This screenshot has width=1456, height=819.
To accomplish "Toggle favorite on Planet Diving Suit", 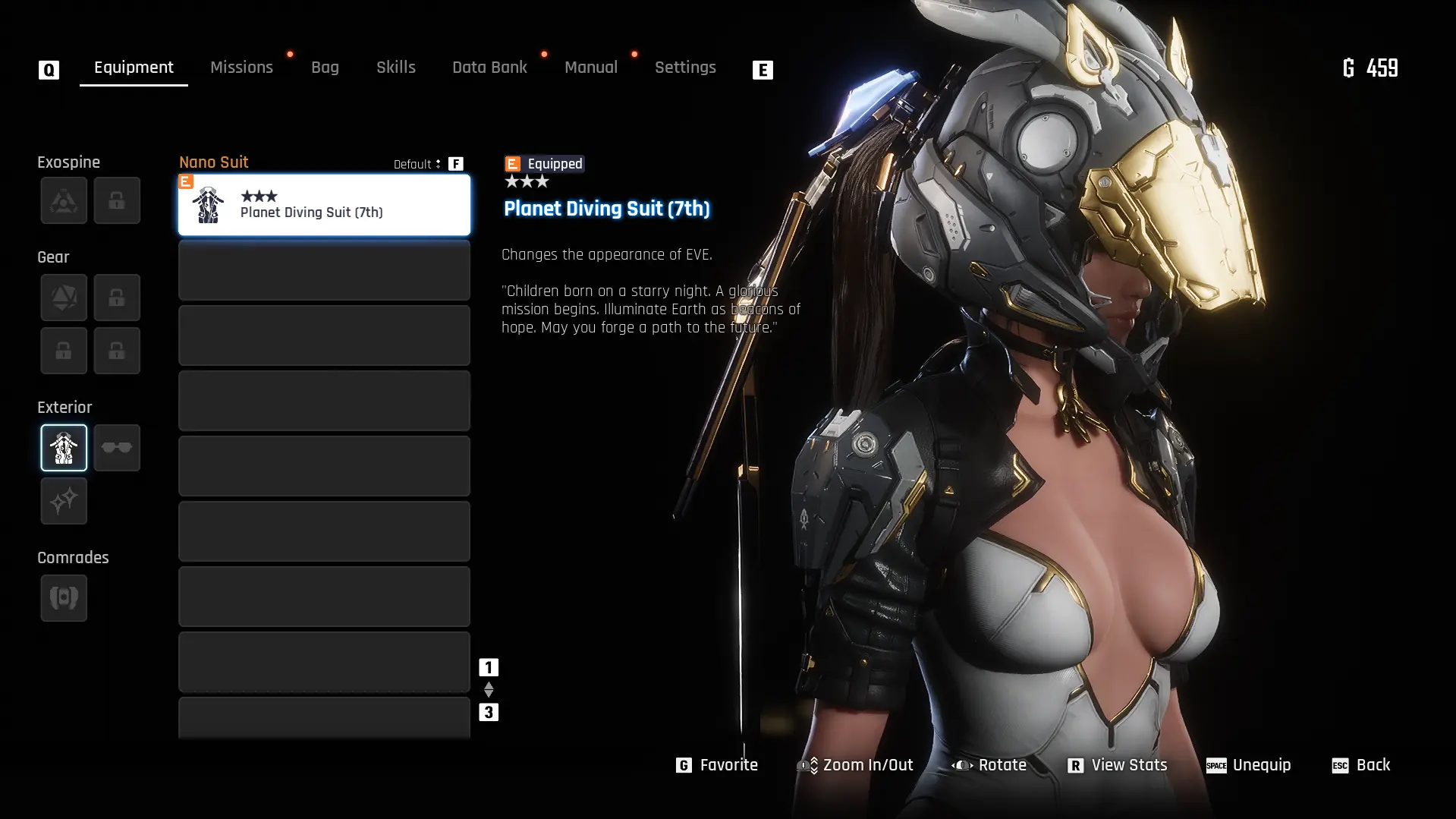I will 717,765.
